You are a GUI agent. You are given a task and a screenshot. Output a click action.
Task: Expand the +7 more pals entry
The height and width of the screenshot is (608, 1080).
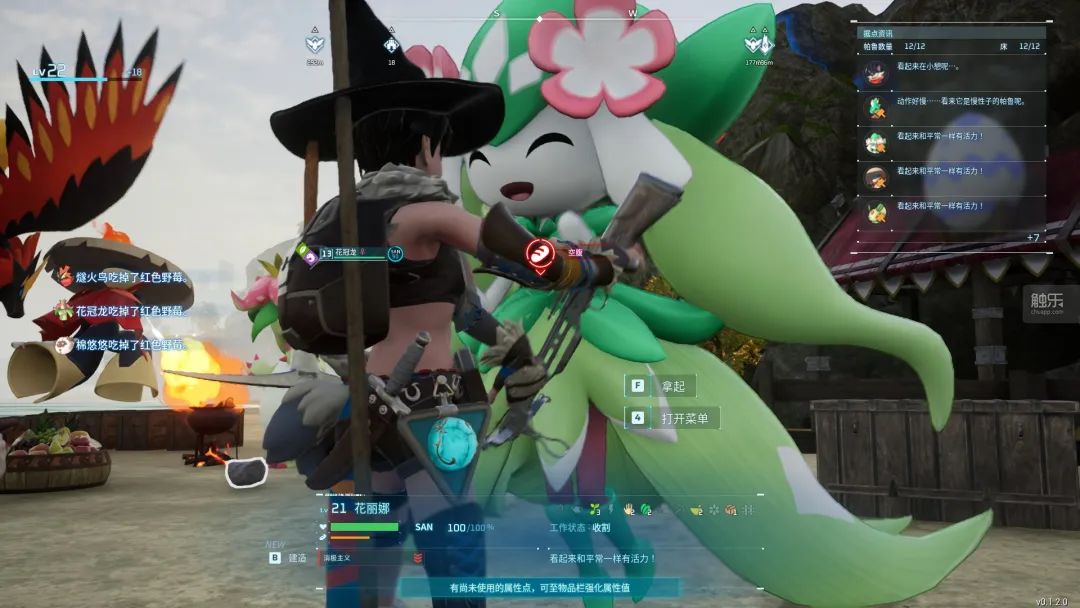click(x=1033, y=237)
